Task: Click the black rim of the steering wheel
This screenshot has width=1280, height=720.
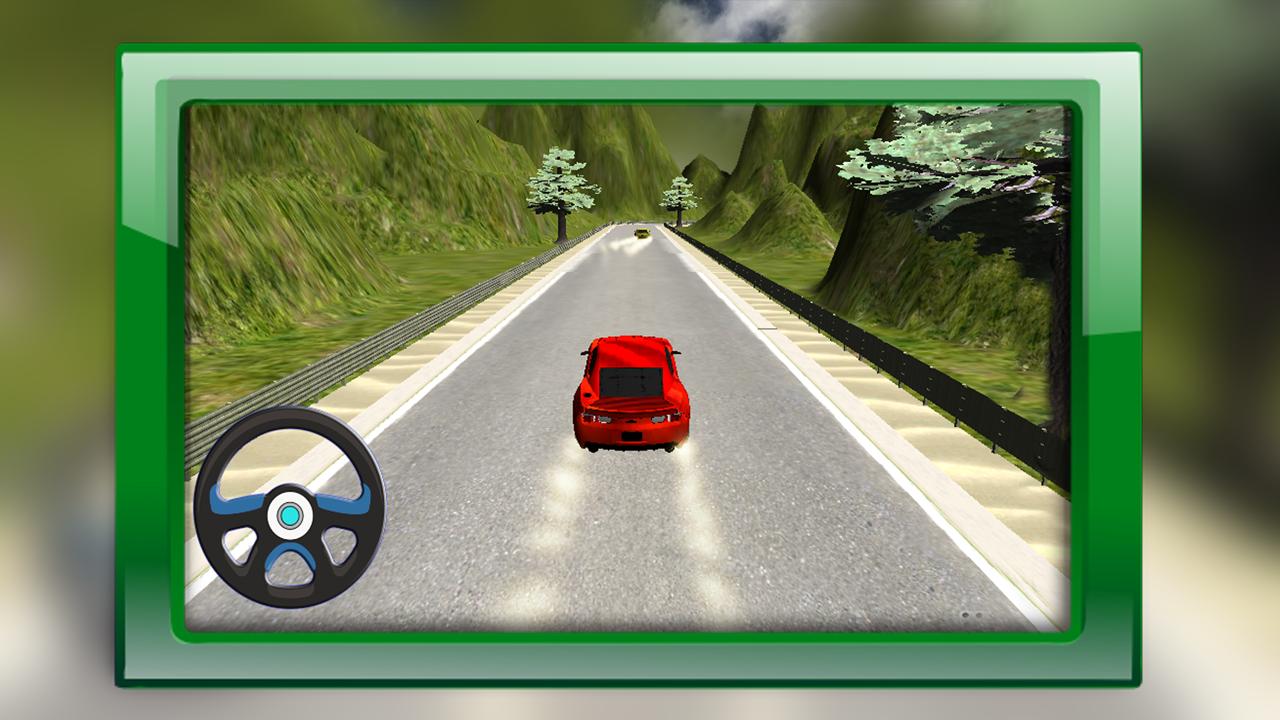Action: [290, 432]
